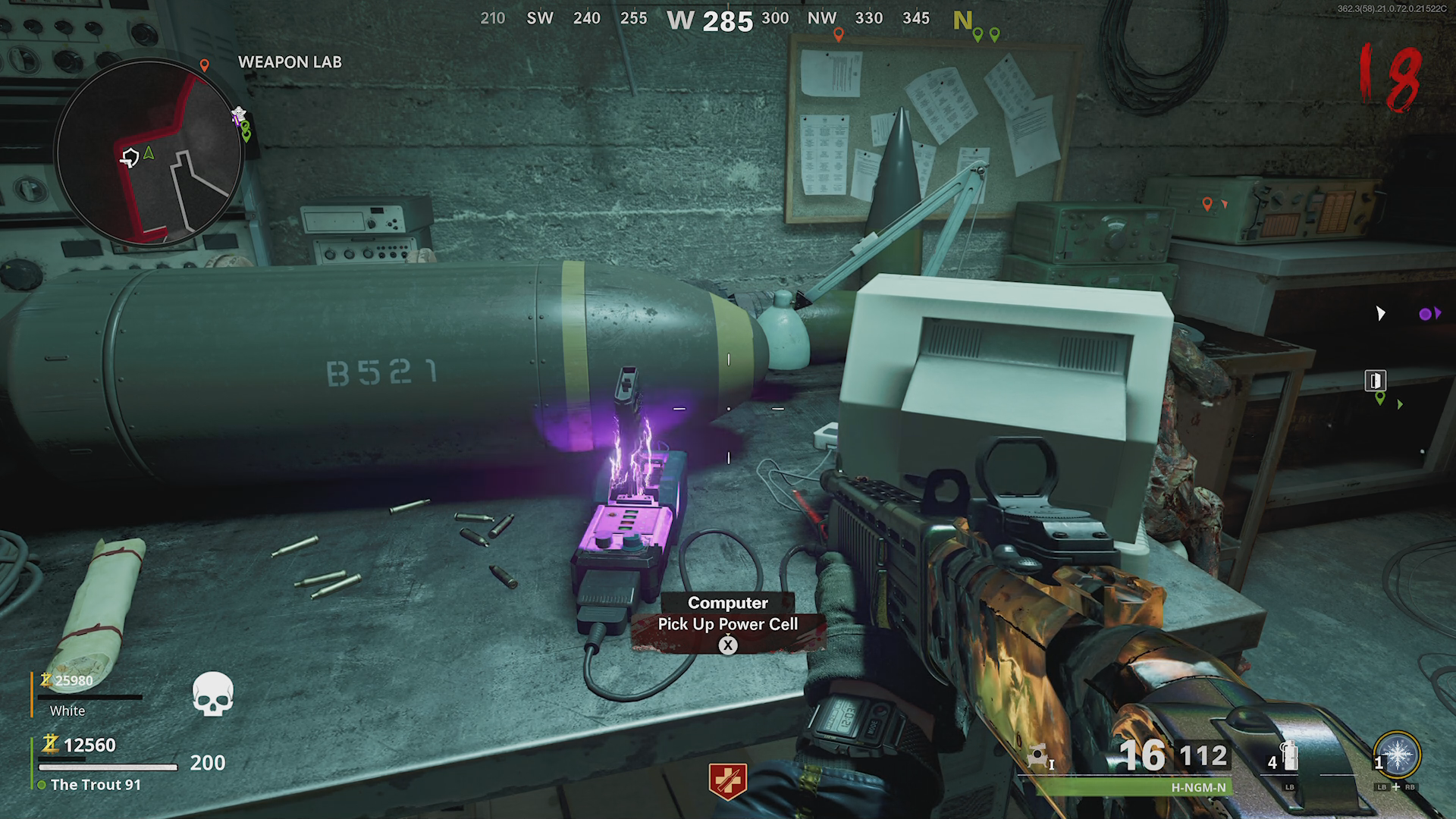The width and height of the screenshot is (1456, 819).
Task: Click the door objective marker icon
Action: [x=1376, y=380]
